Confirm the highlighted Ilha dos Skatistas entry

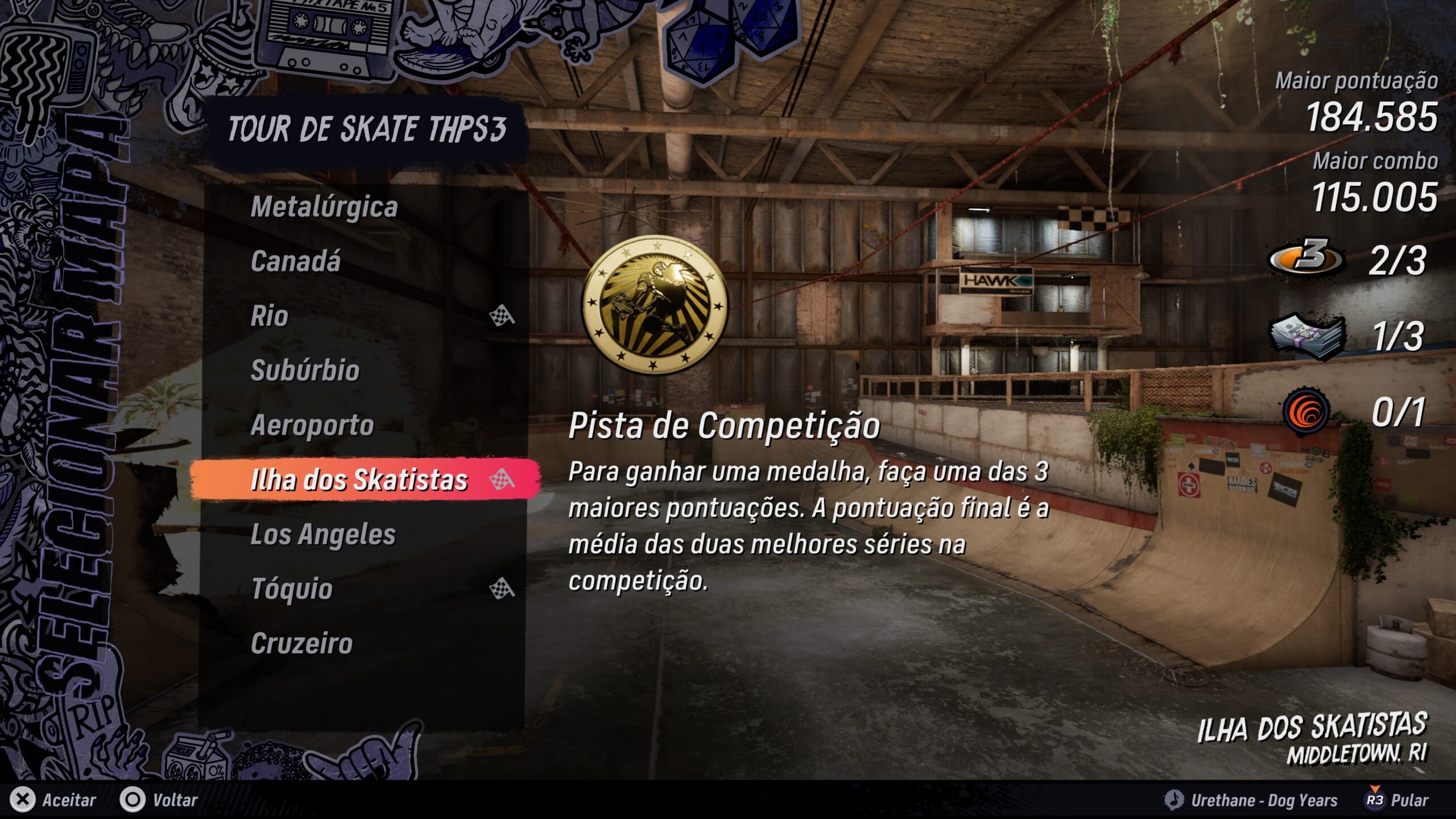(x=359, y=479)
